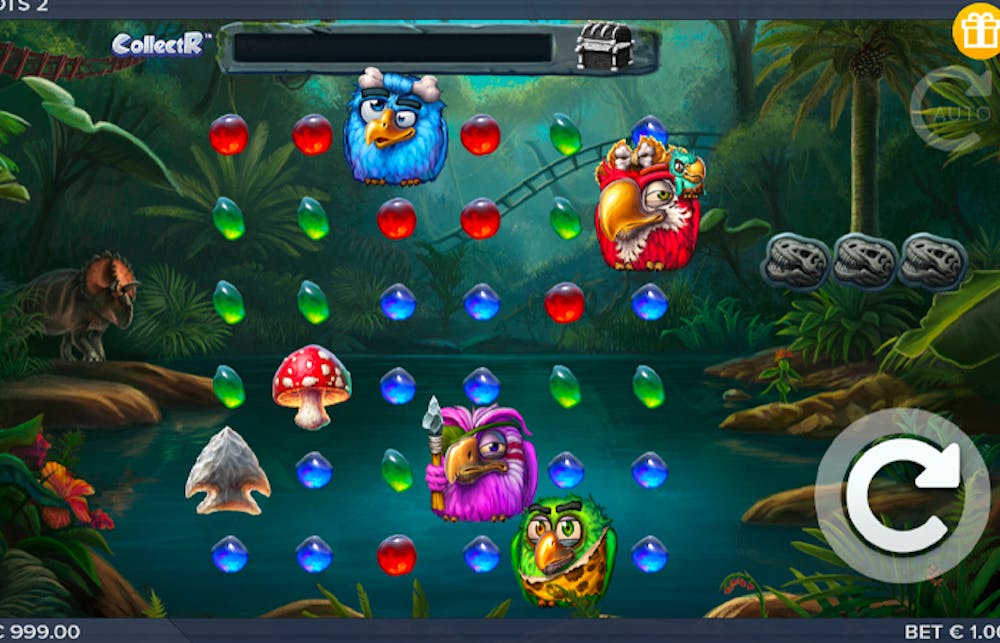This screenshot has width=1000, height=643.
Task: Adjust the bet amount display
Action: [x=951, y=632]
